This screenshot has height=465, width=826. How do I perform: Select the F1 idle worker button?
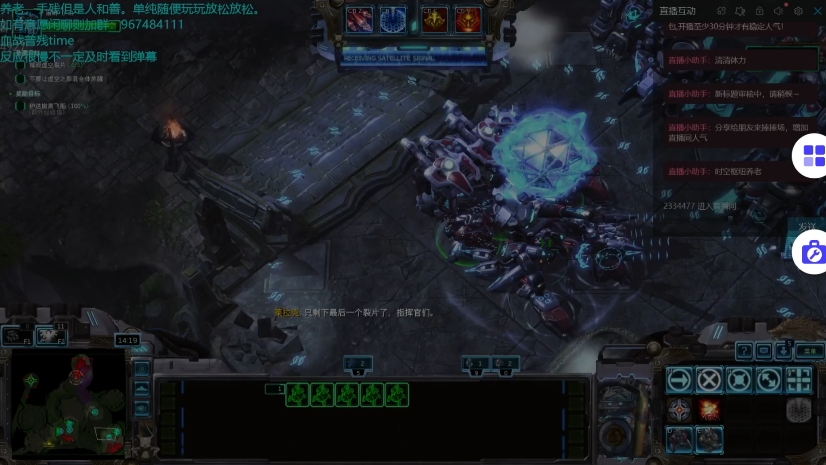(16, 336)
